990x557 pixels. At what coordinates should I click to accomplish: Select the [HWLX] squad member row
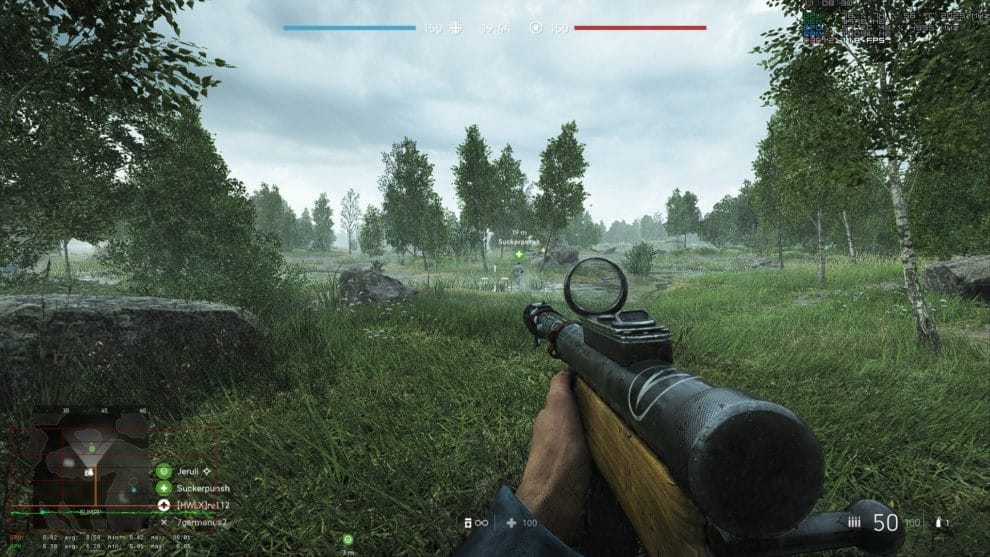click(x=195, y=505)
